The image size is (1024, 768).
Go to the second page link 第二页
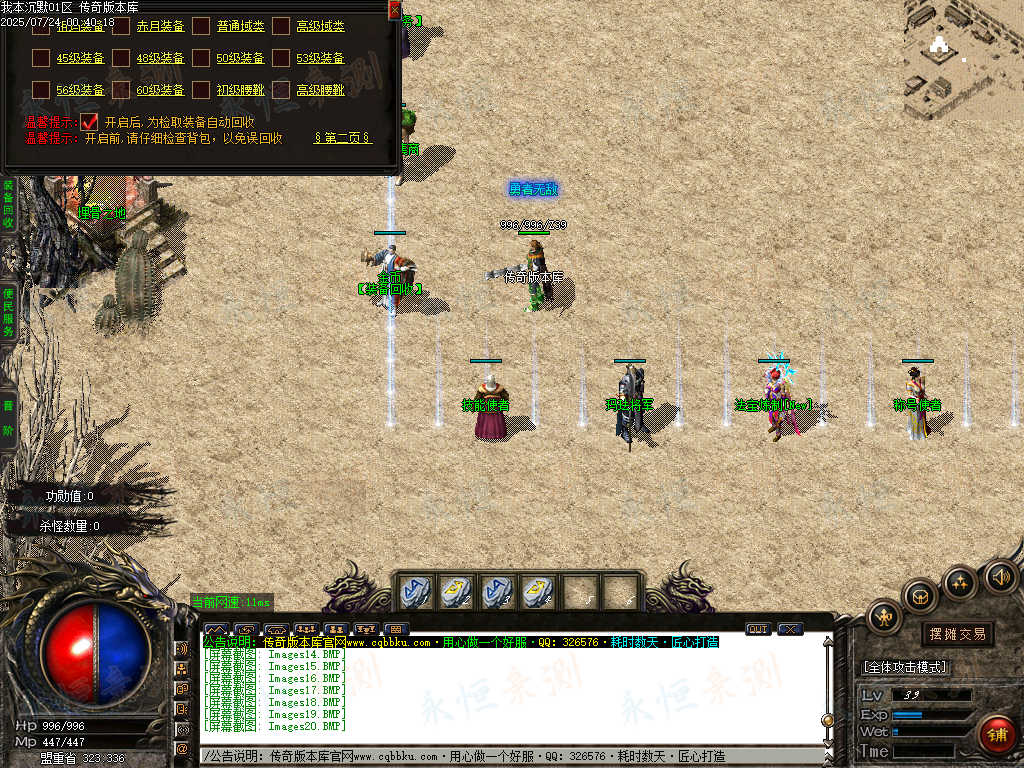(x=343, y=138)
